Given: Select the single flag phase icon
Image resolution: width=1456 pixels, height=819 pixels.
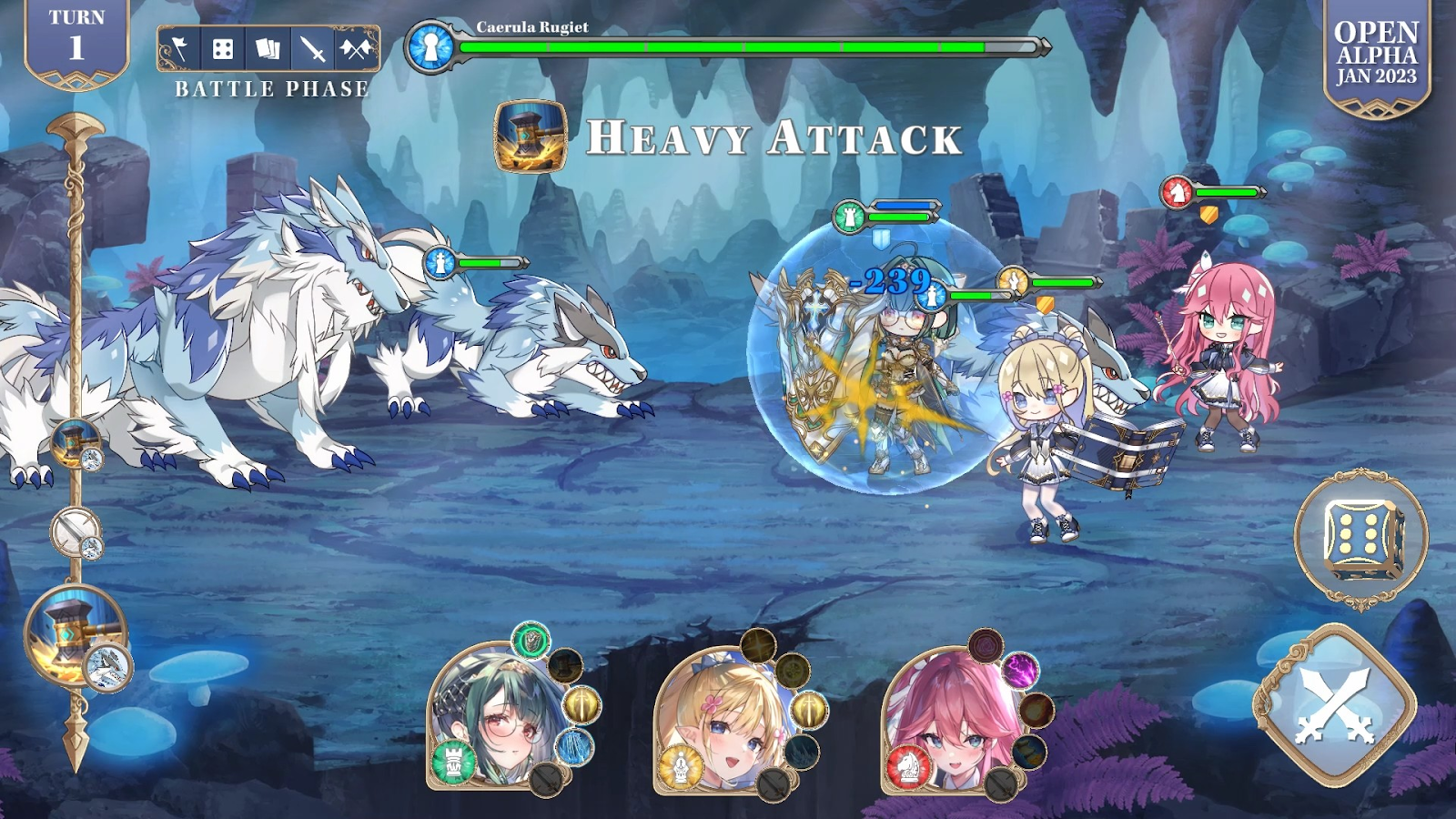Looking at the screenshot, I should [x=180, y=49].
